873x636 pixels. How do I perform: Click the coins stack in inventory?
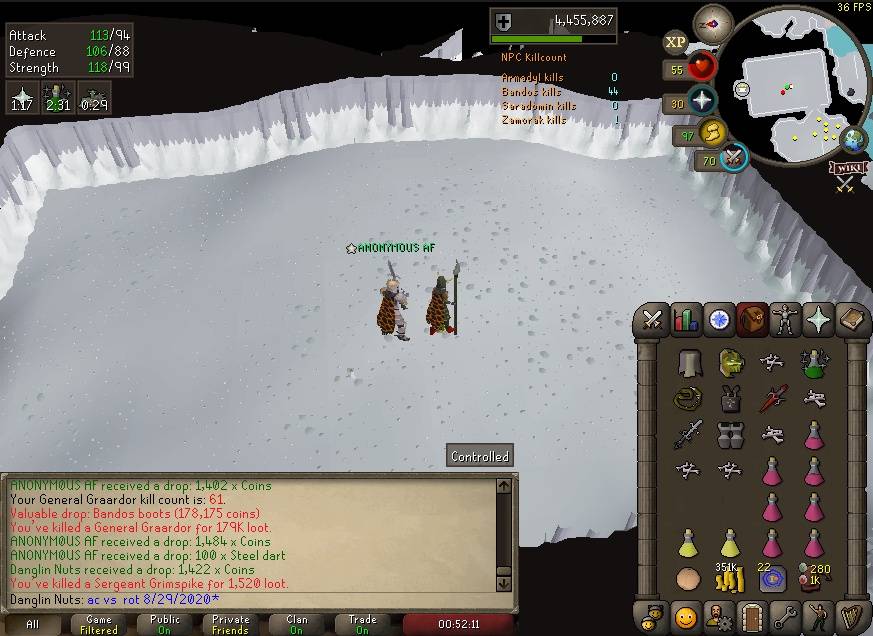(x=728, y=579)
